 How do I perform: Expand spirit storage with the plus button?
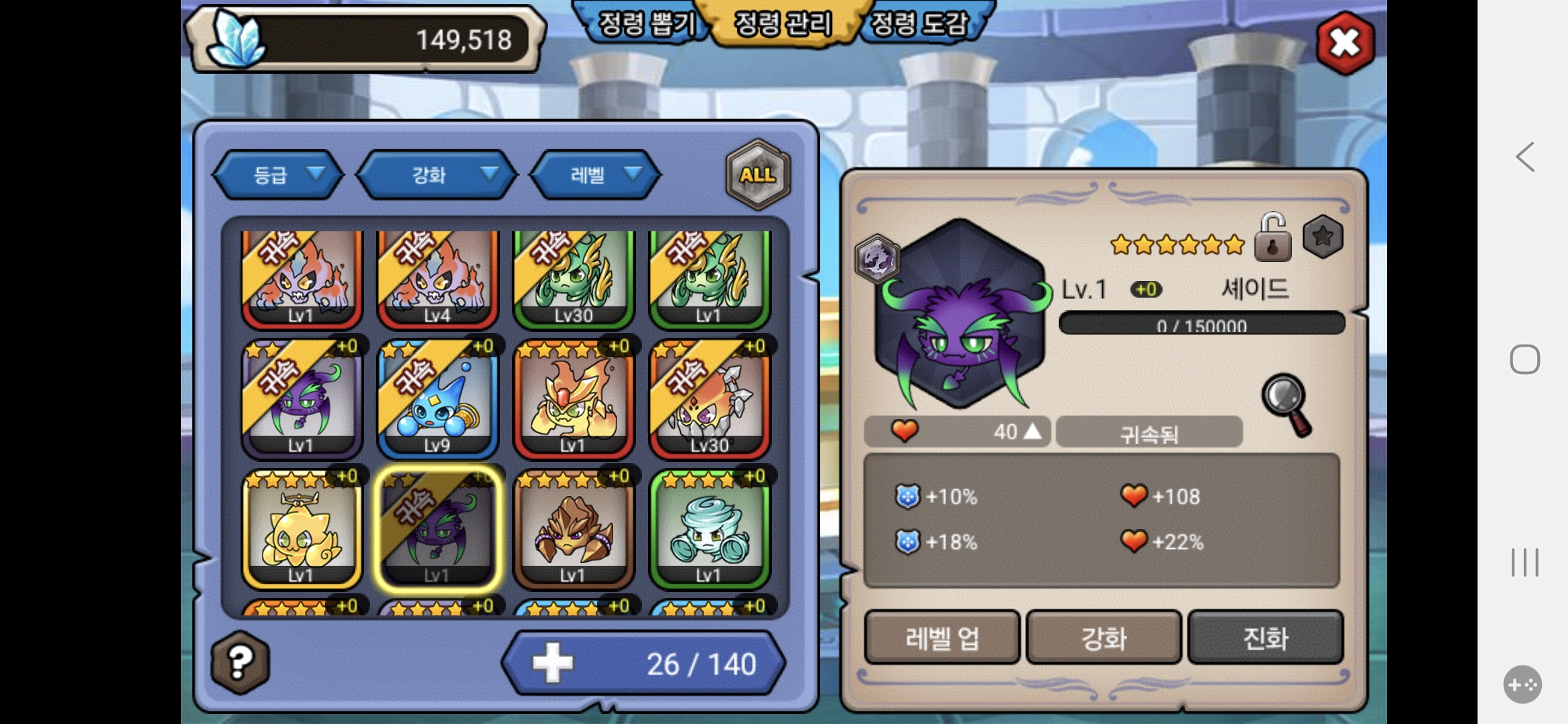point(553,663)
